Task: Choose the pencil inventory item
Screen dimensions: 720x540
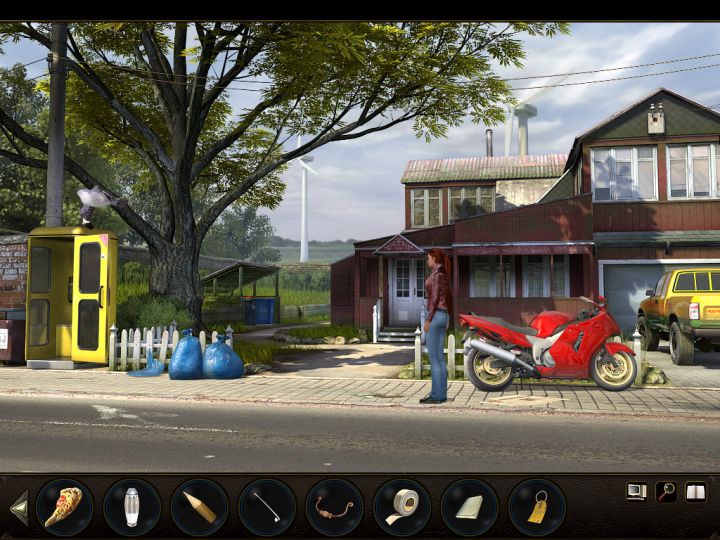Action: pyautogui.click(x=199, y=507)
